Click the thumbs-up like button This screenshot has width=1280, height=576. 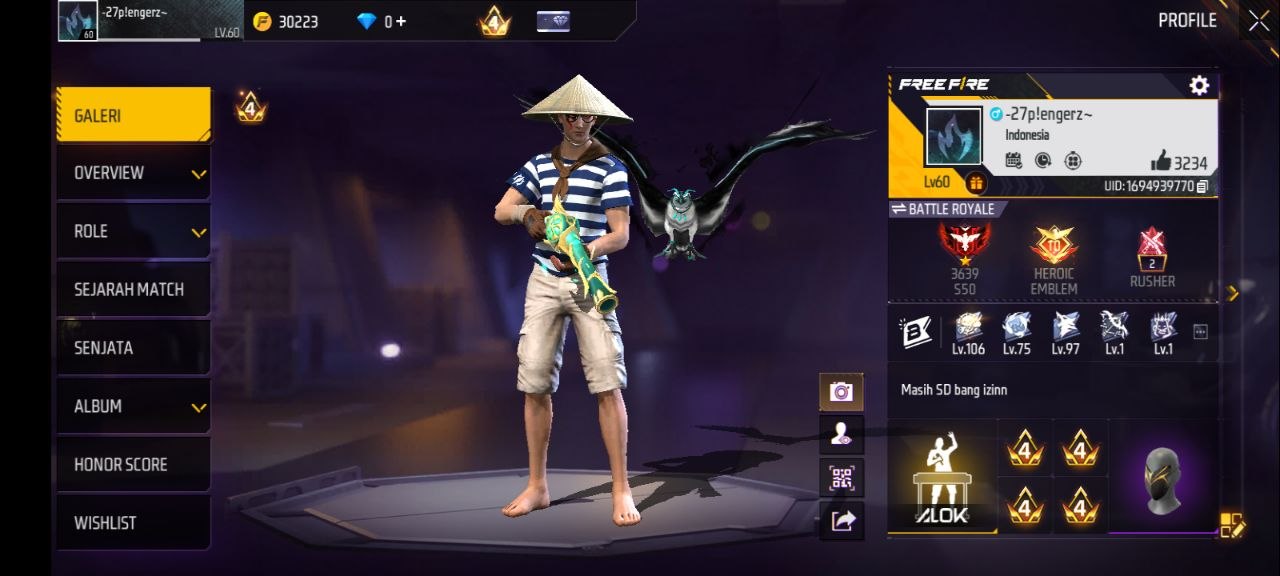(x=1160, y=161)
